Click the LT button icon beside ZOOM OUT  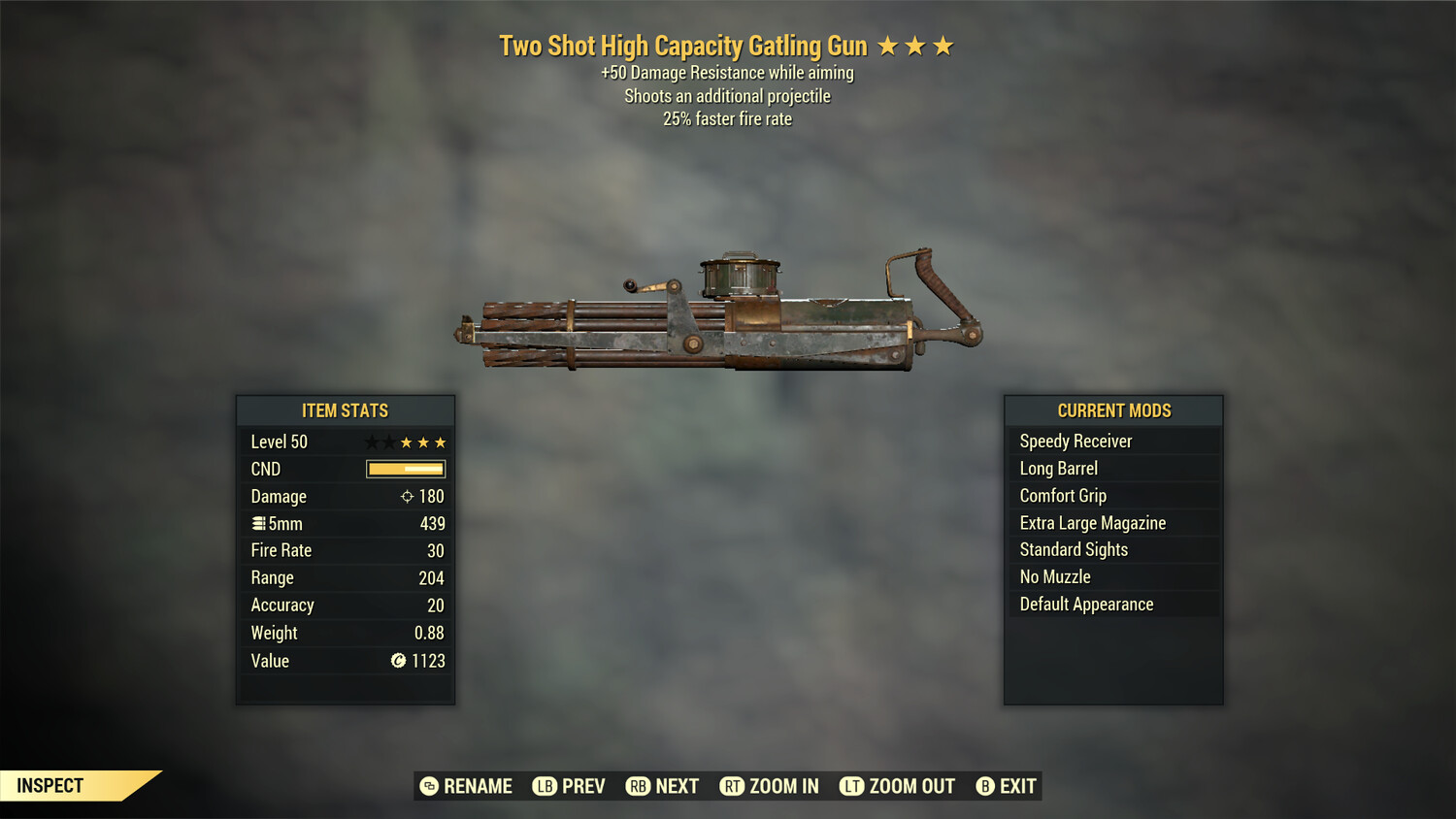tap(850, 786)
